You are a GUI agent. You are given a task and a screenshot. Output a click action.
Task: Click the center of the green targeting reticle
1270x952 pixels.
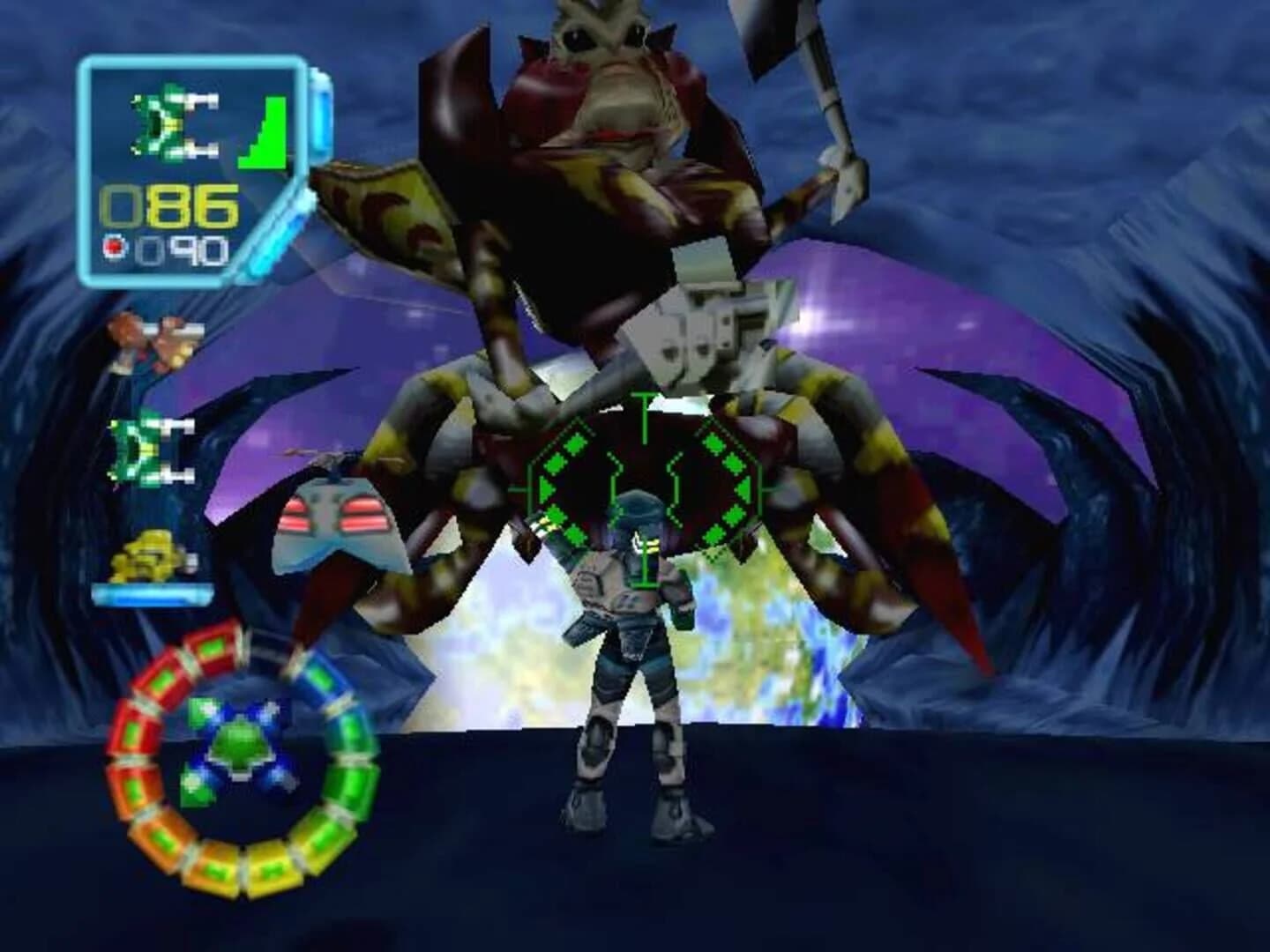pyautogui.click(x=644, y=489)
